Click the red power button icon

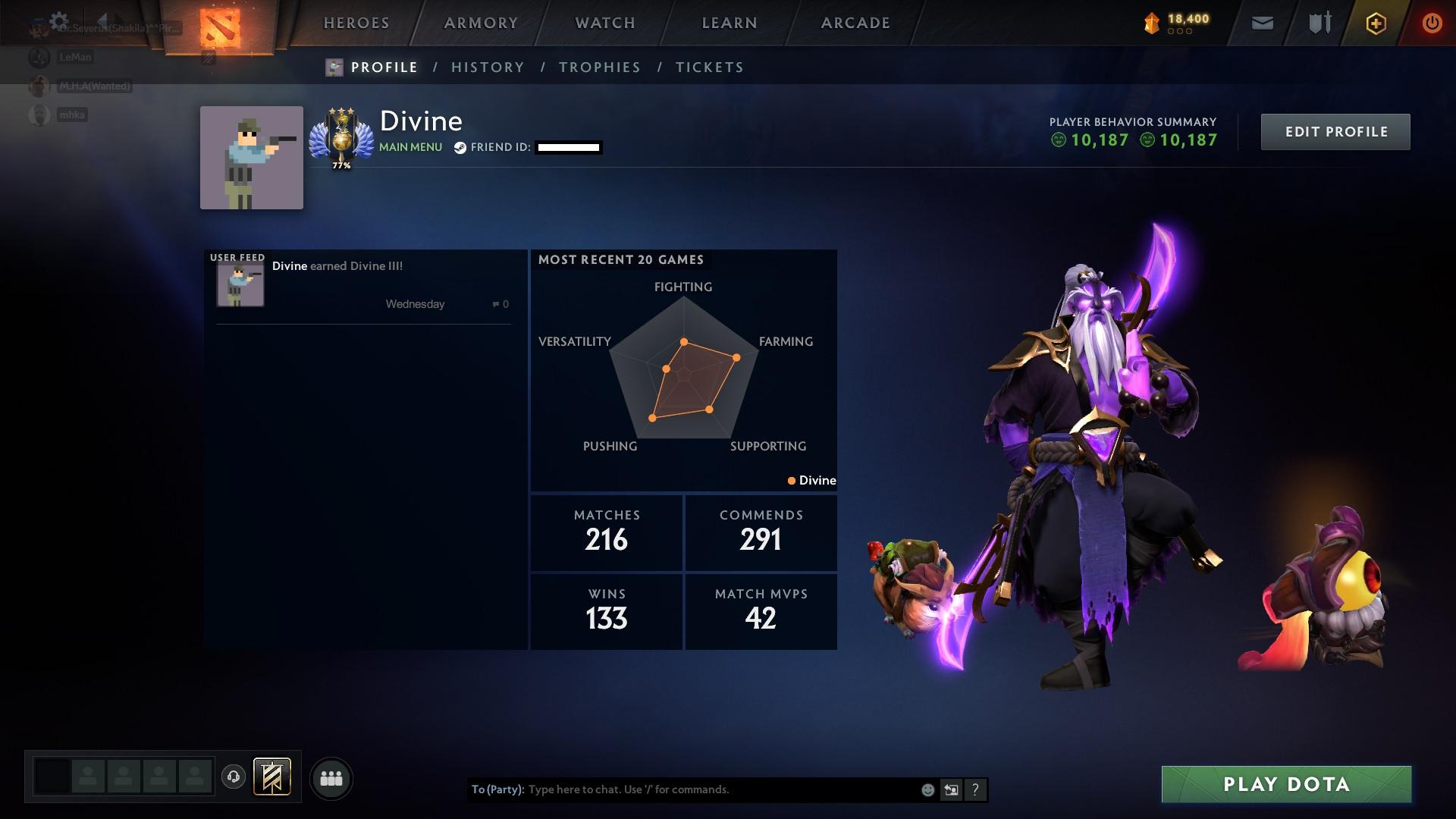[1432, 23]
